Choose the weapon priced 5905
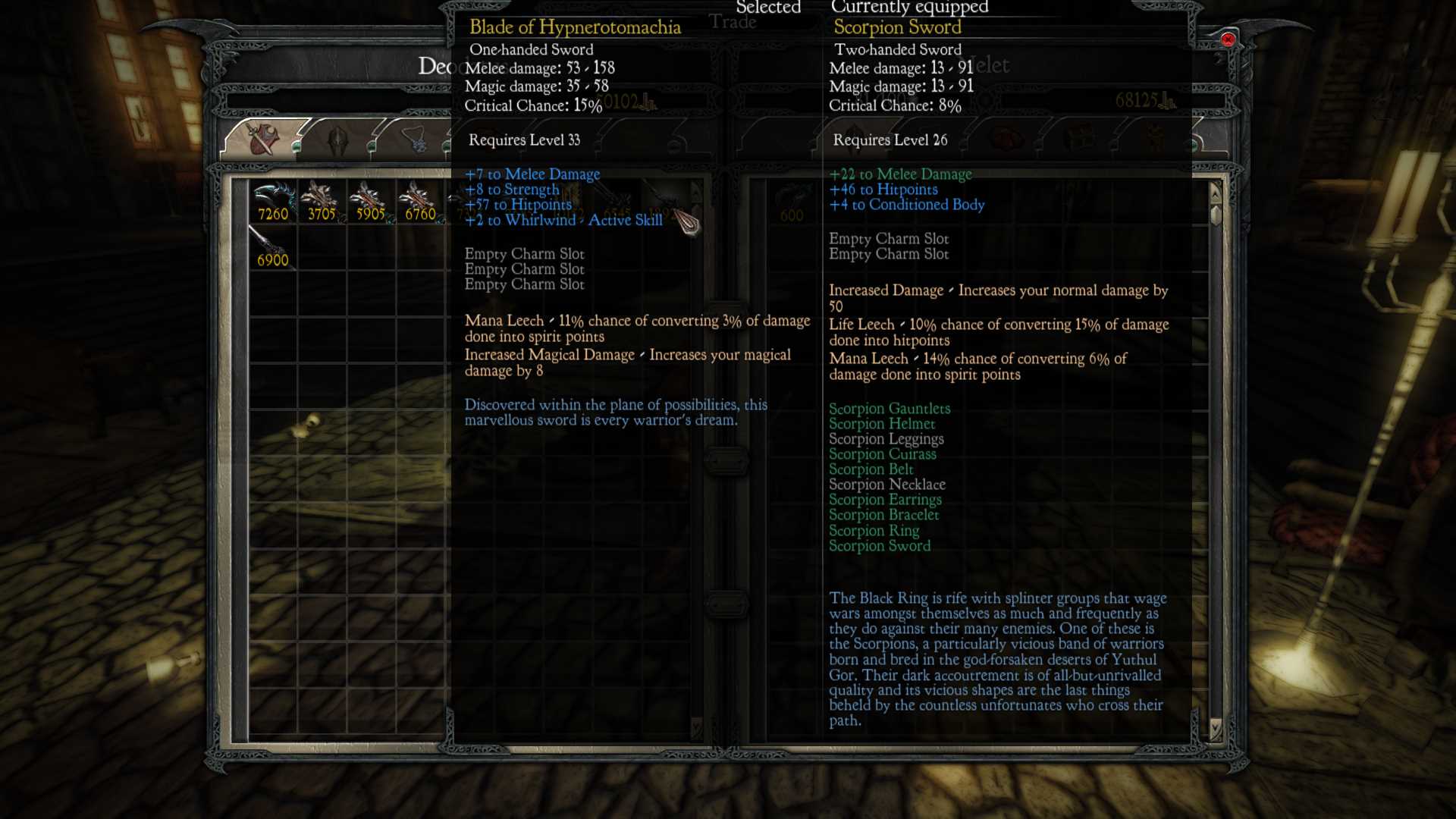This screenshot has height=819, width=1456. coord(370,201)
